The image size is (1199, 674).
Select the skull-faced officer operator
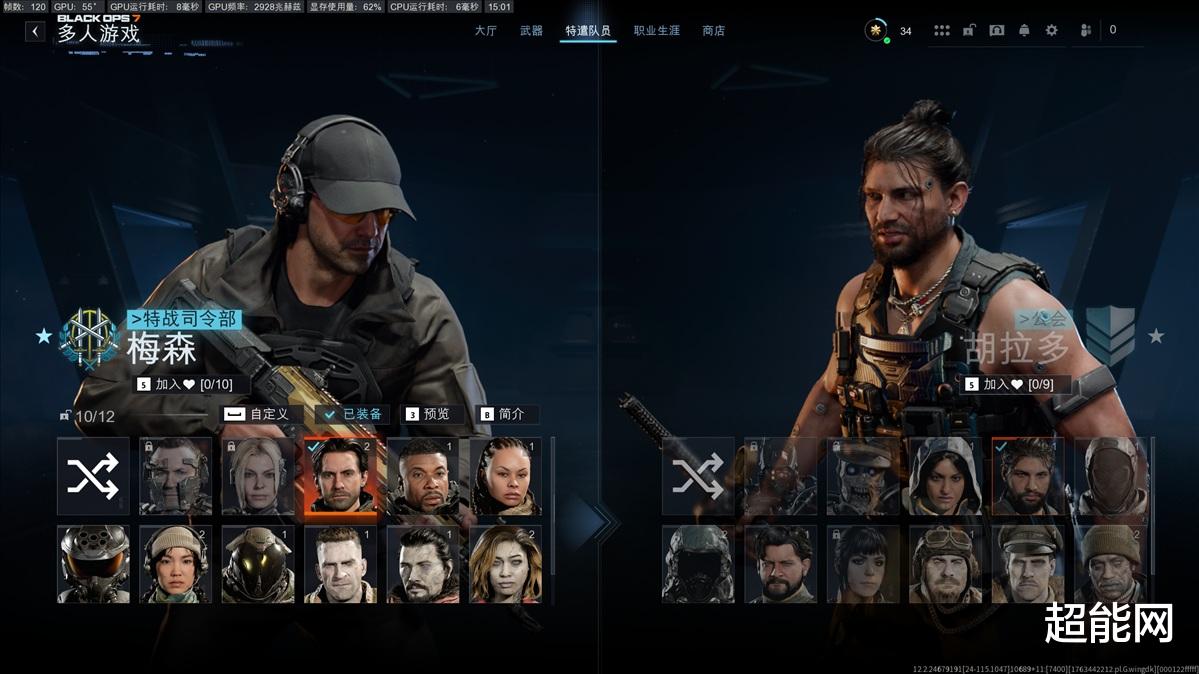[x=862, y=476]
